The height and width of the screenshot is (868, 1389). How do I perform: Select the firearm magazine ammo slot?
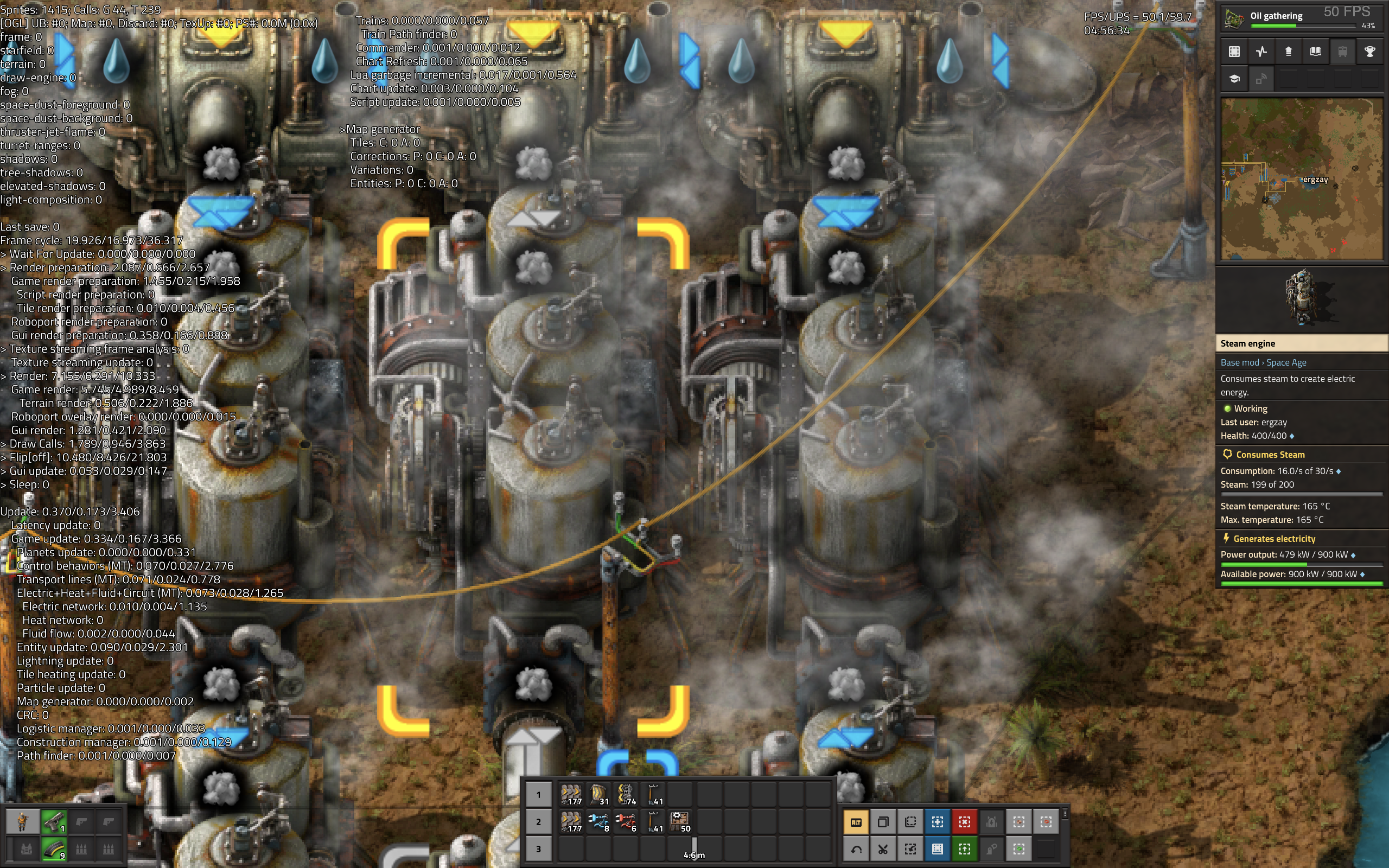(x=54, y=849)
